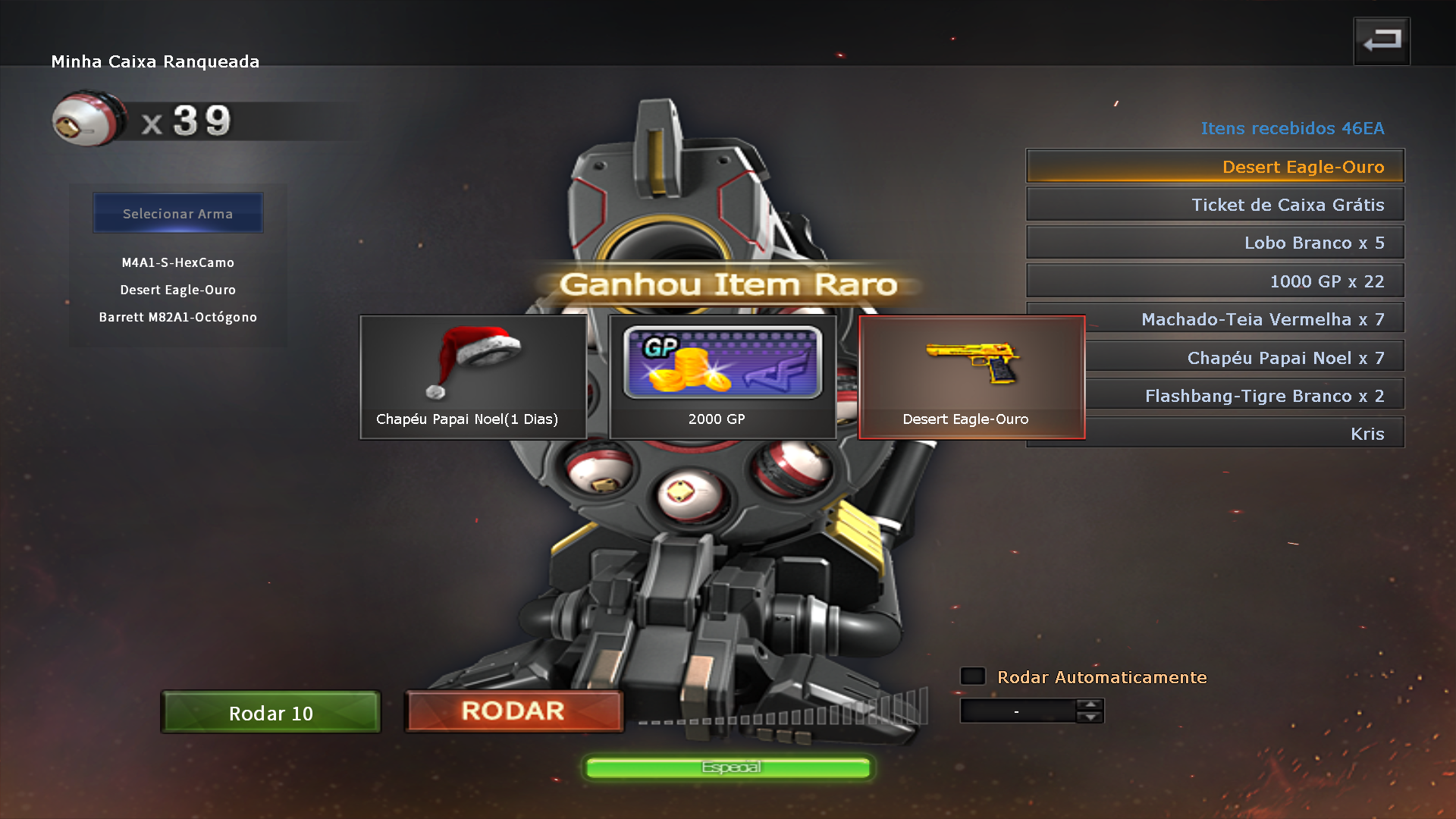The width and height of the screenshot is (1456, 819).
Task: Hit the red RODAR button
Action: 513,711
